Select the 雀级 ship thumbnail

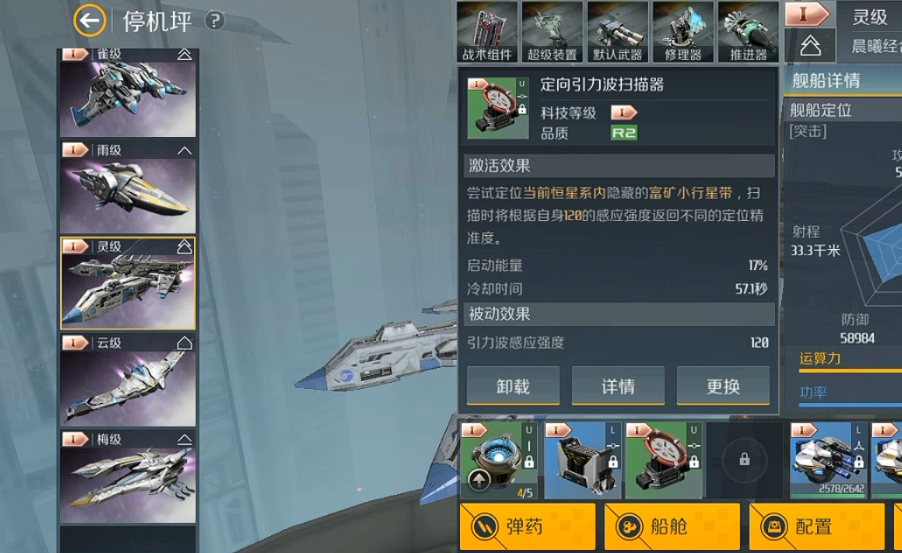[x=129, y=93]
